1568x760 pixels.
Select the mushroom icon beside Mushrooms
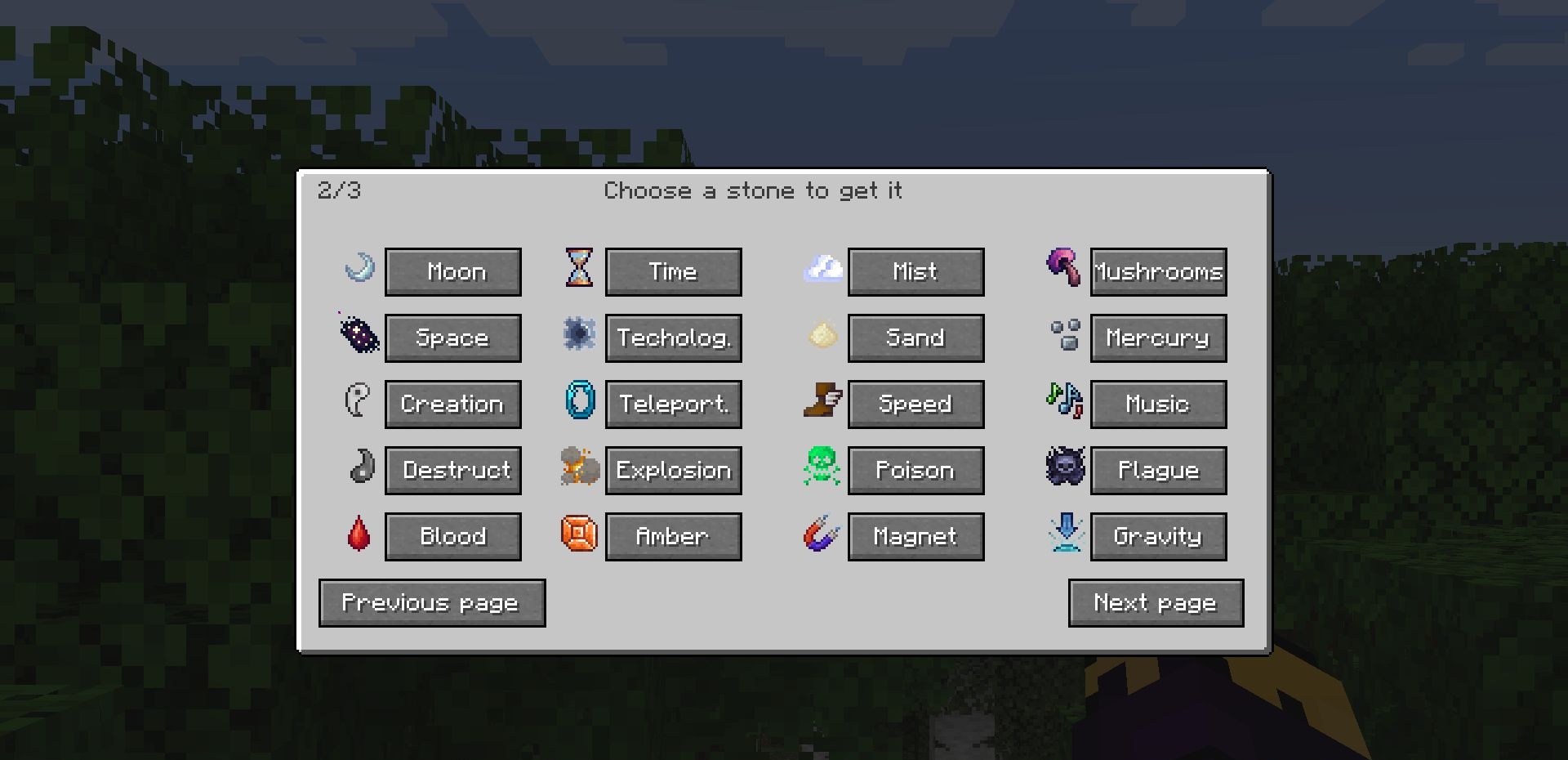click(x=1062, y=268)
